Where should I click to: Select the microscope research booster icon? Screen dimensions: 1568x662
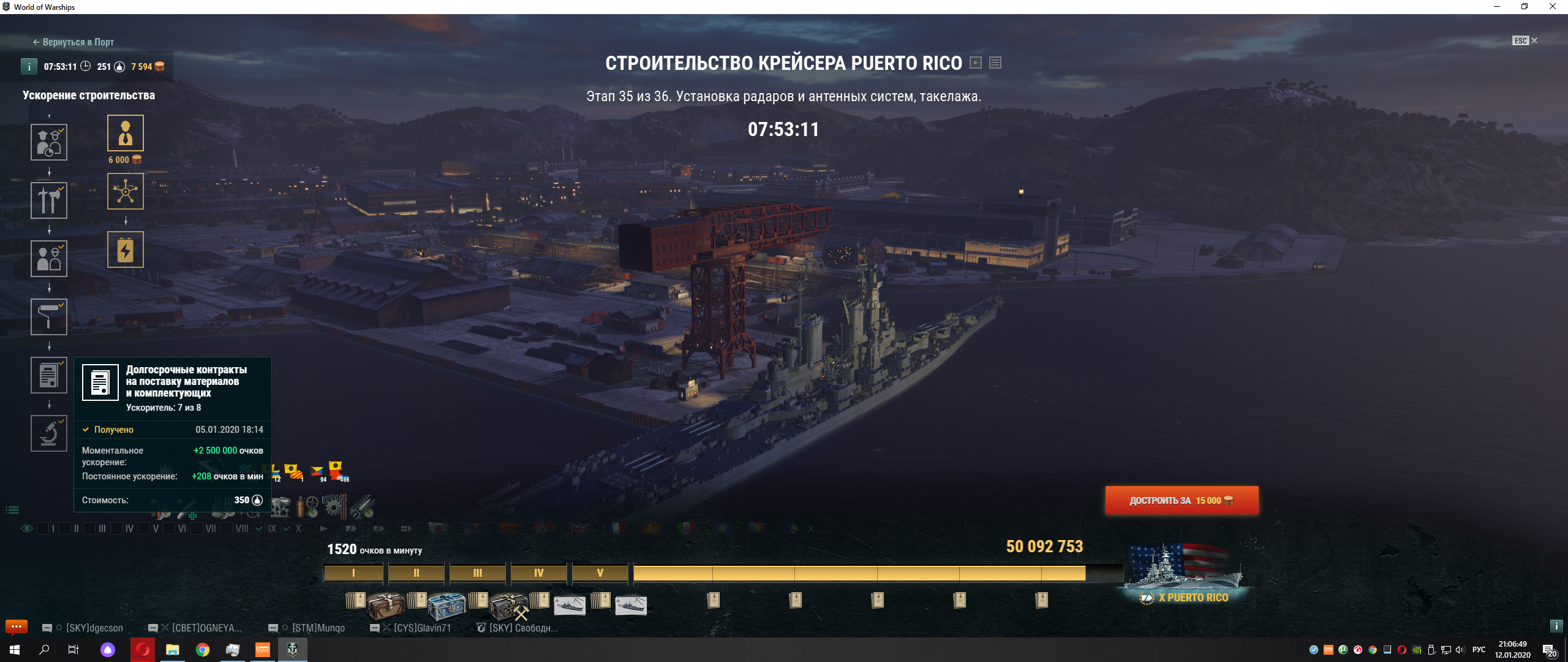49,433
